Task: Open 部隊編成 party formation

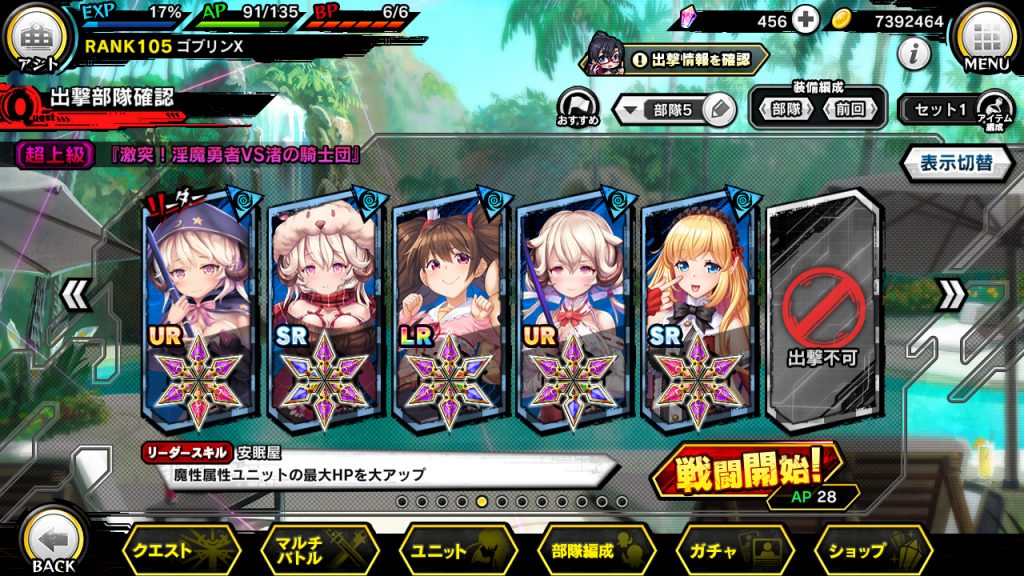Action: point(597,550)
